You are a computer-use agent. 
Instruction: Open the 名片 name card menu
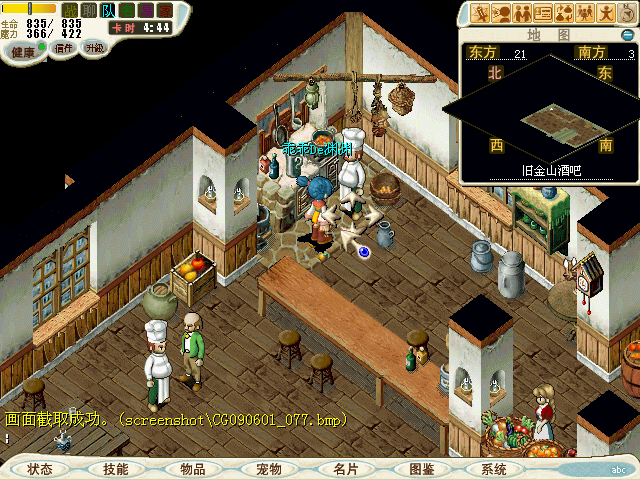point(345,469)
